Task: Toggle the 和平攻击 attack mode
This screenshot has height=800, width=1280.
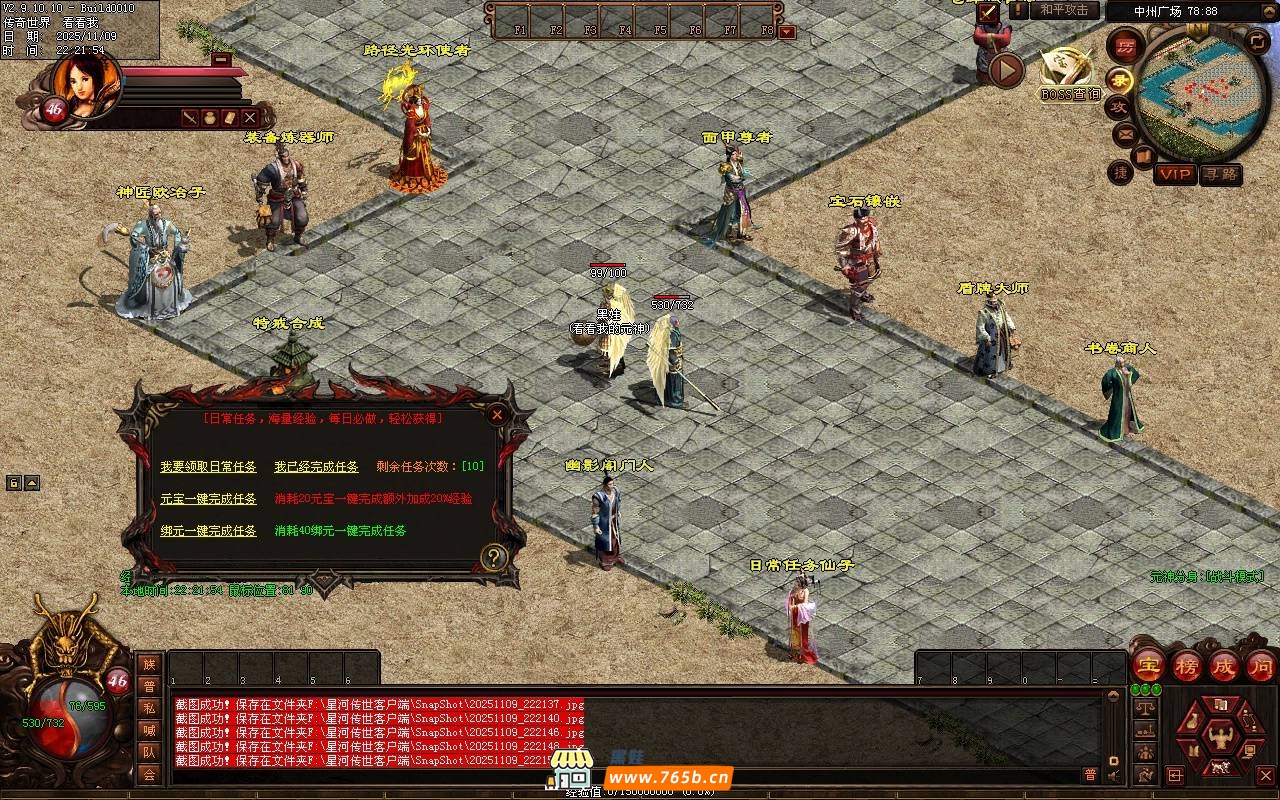Action: click(x=1064, y=10)
